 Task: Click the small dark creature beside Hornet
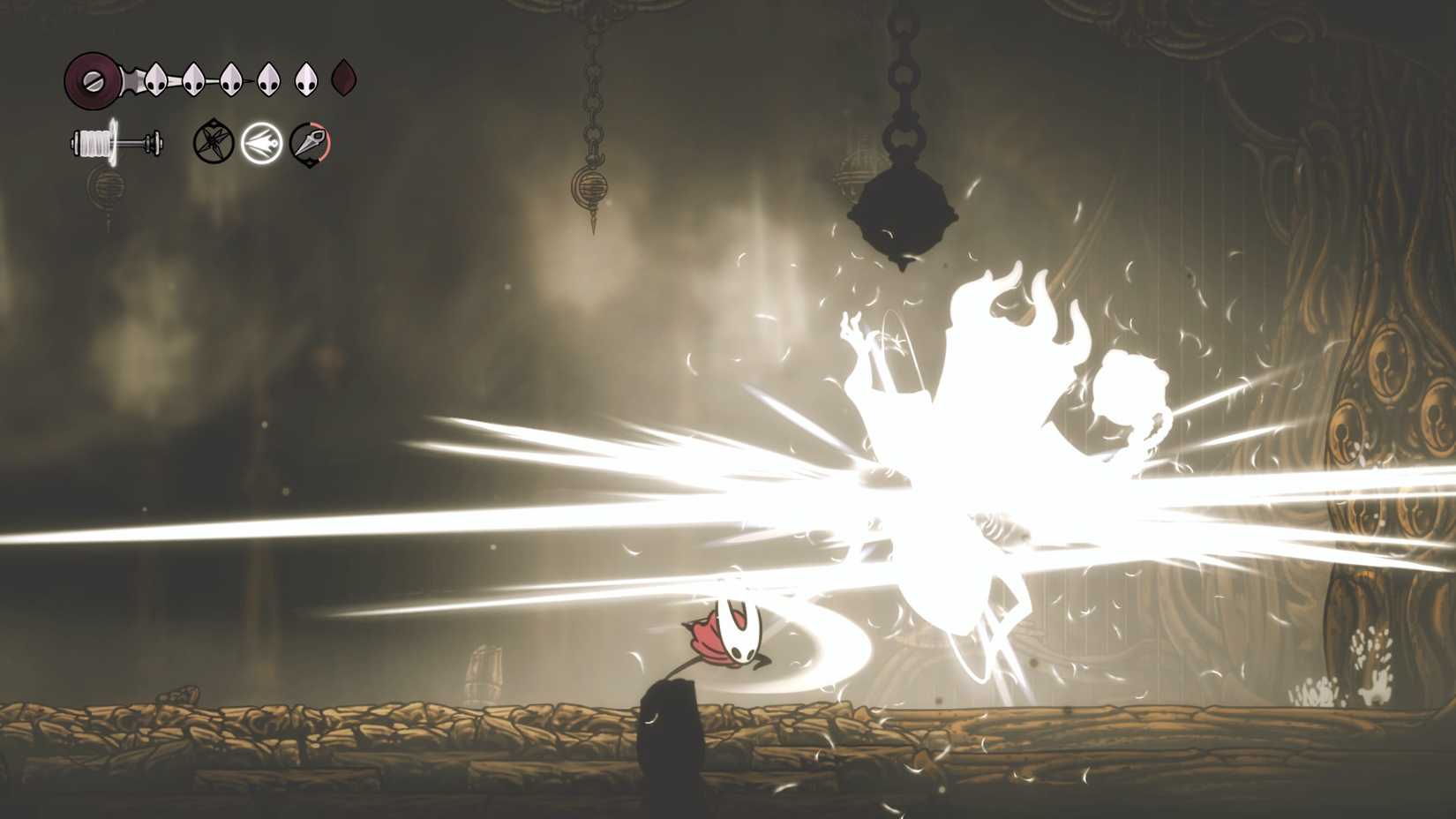point(671,733)
